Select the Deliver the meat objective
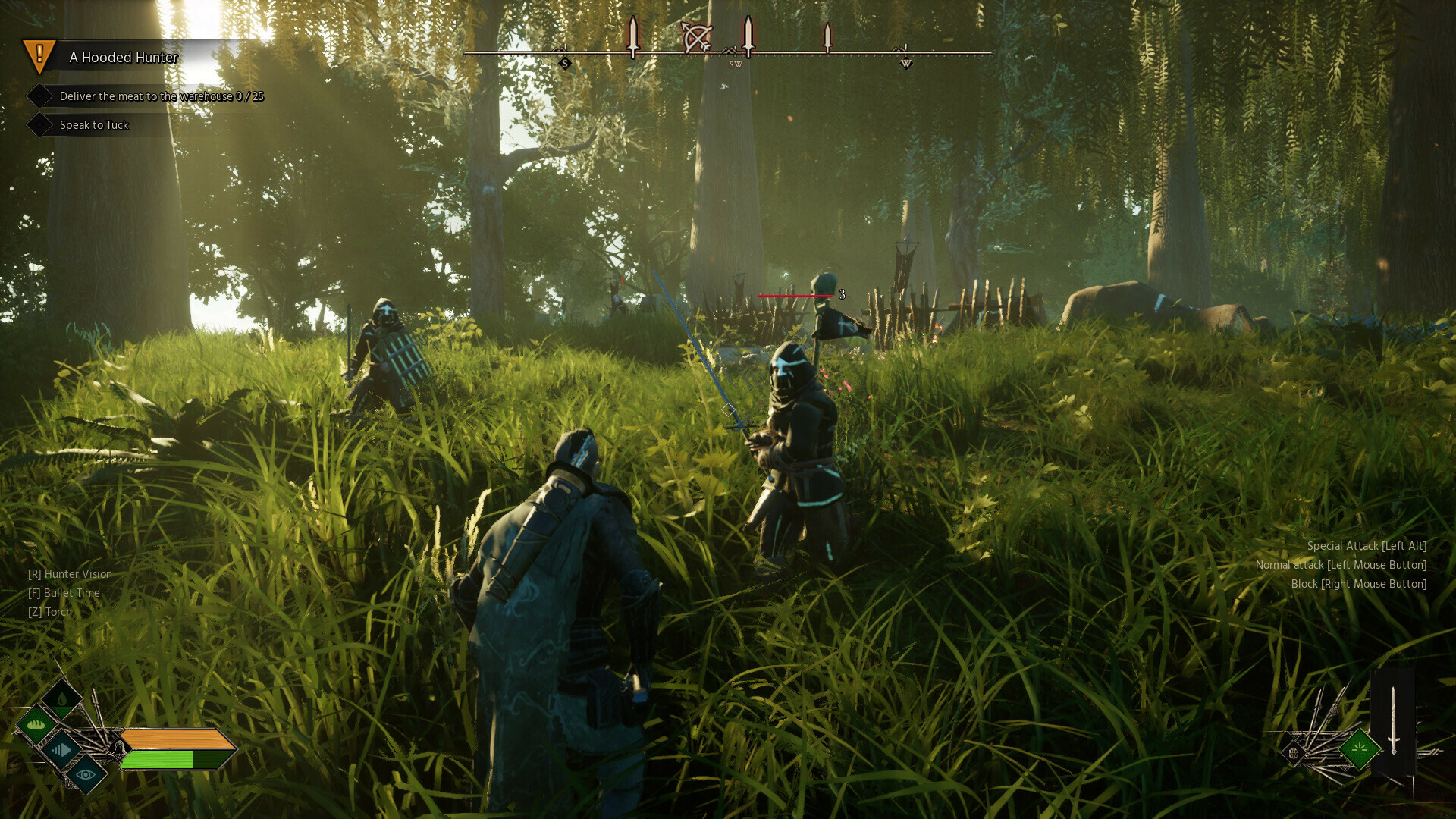 (161, 96)
